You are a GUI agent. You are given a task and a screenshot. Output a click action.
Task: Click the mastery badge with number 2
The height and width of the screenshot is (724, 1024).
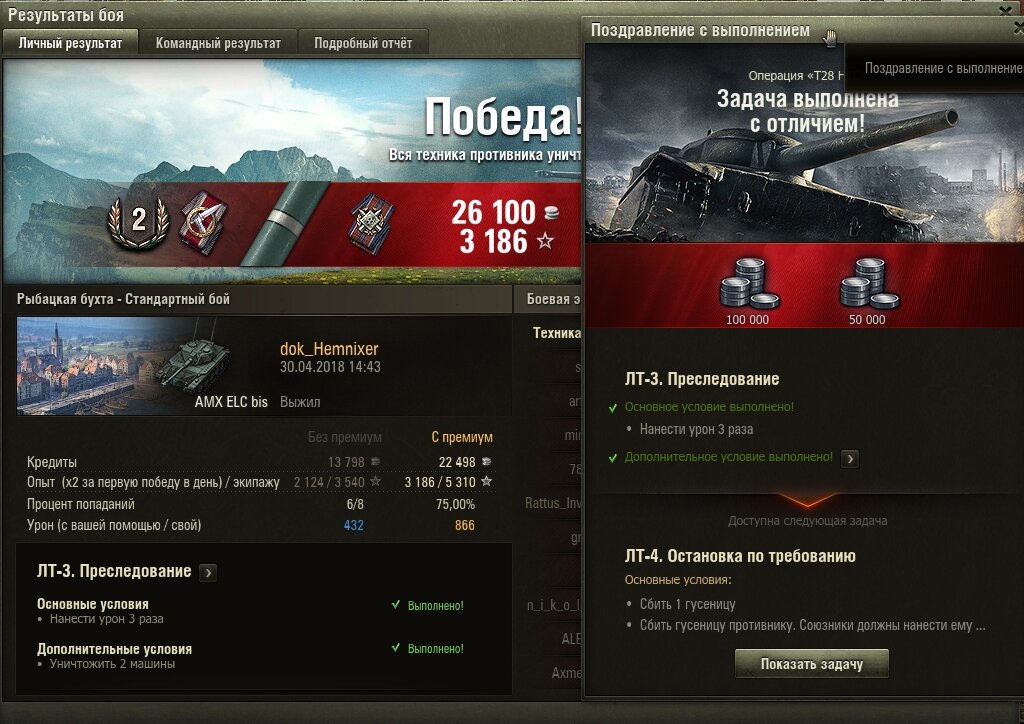138,219
